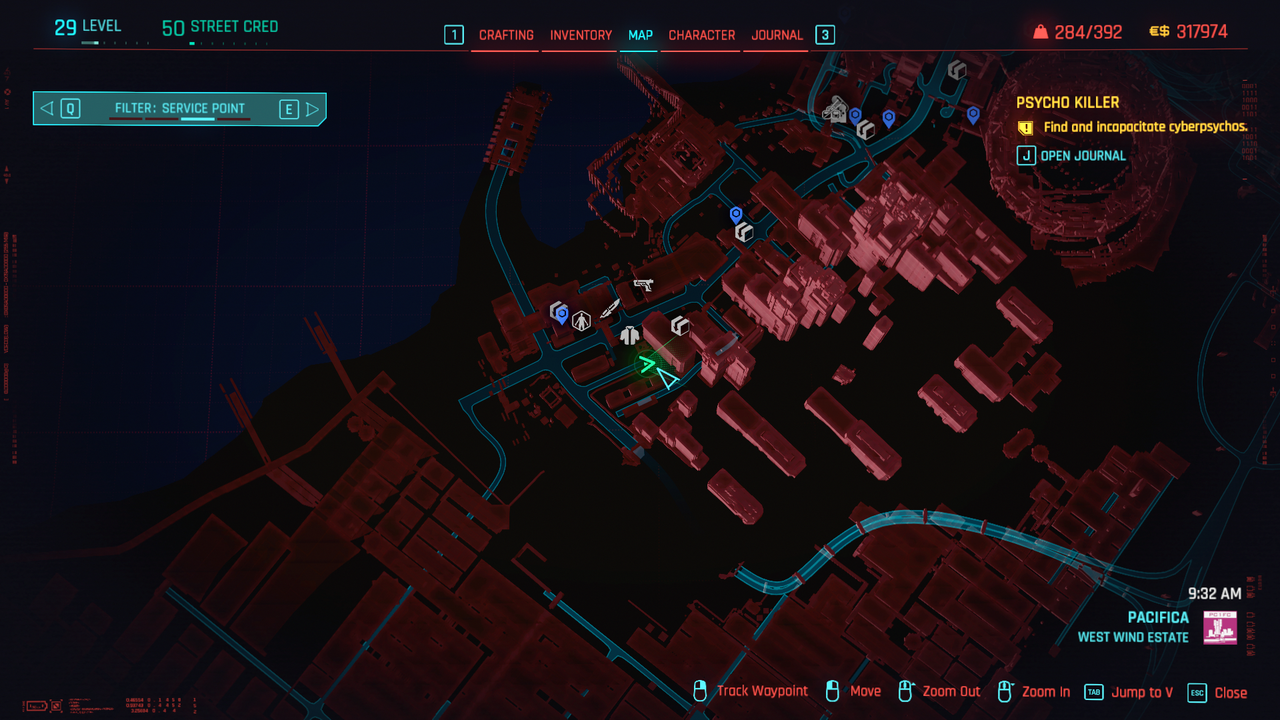This screenshot has height=720, width=1280.
Task: Click the green player position marker
Action: point(647,364)
